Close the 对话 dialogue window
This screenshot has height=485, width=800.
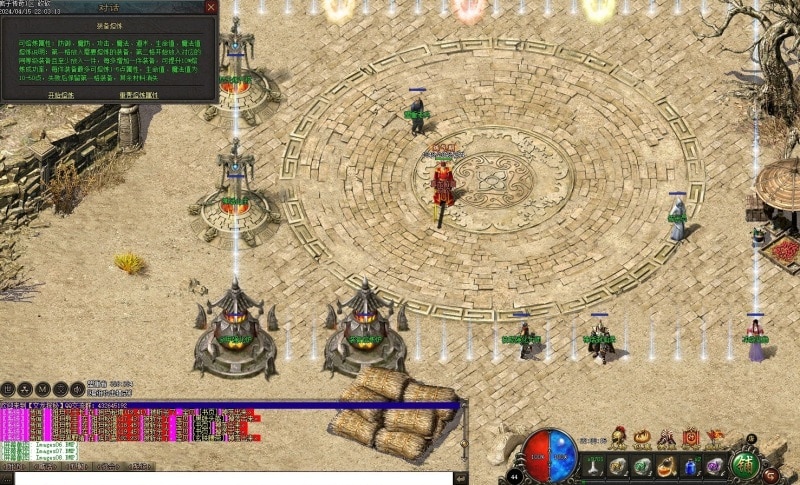(x=210, y=6)
